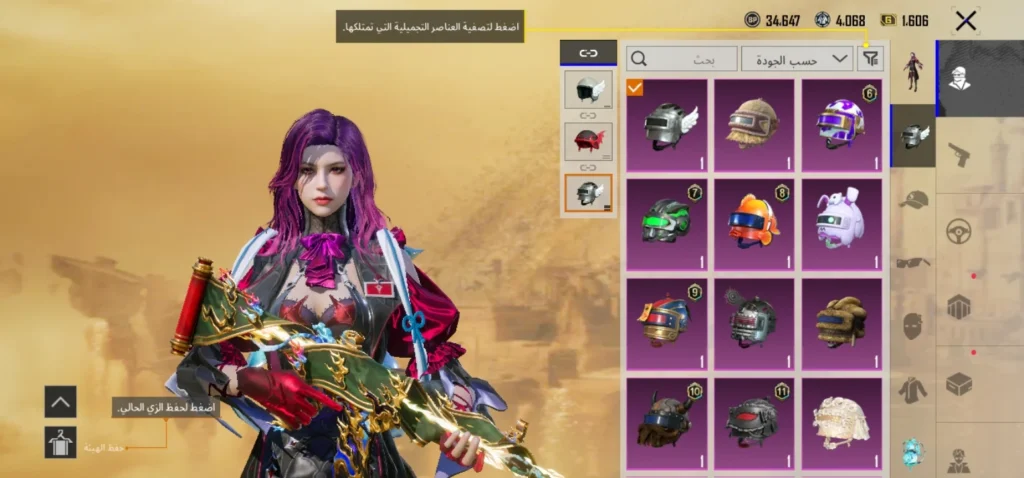Toggle the chain link button above presets
This screenshot has width=1024, height=478.
click(x=588, y=52)
